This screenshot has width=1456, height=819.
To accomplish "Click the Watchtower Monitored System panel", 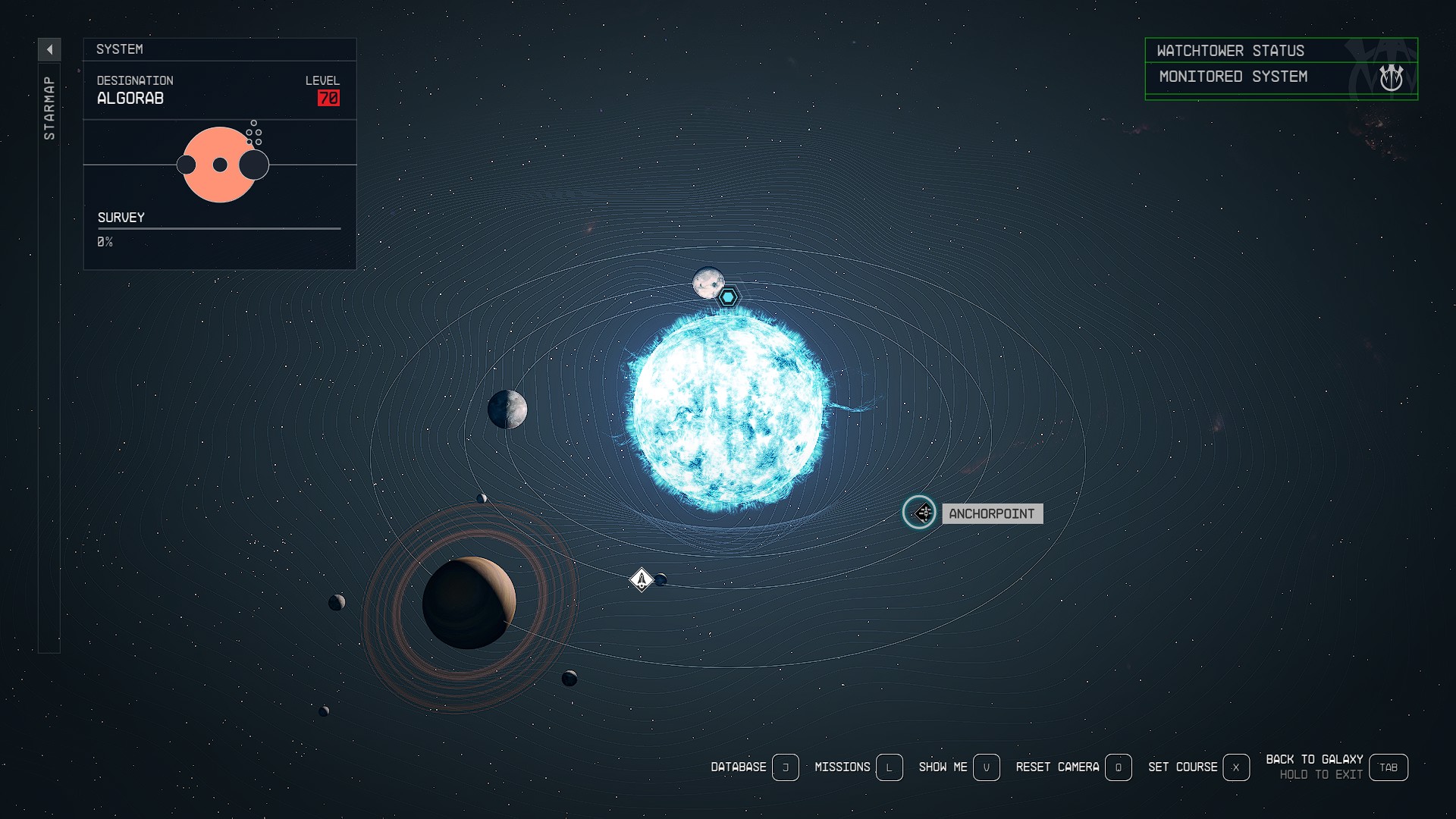I will [x=1281, y=69].
